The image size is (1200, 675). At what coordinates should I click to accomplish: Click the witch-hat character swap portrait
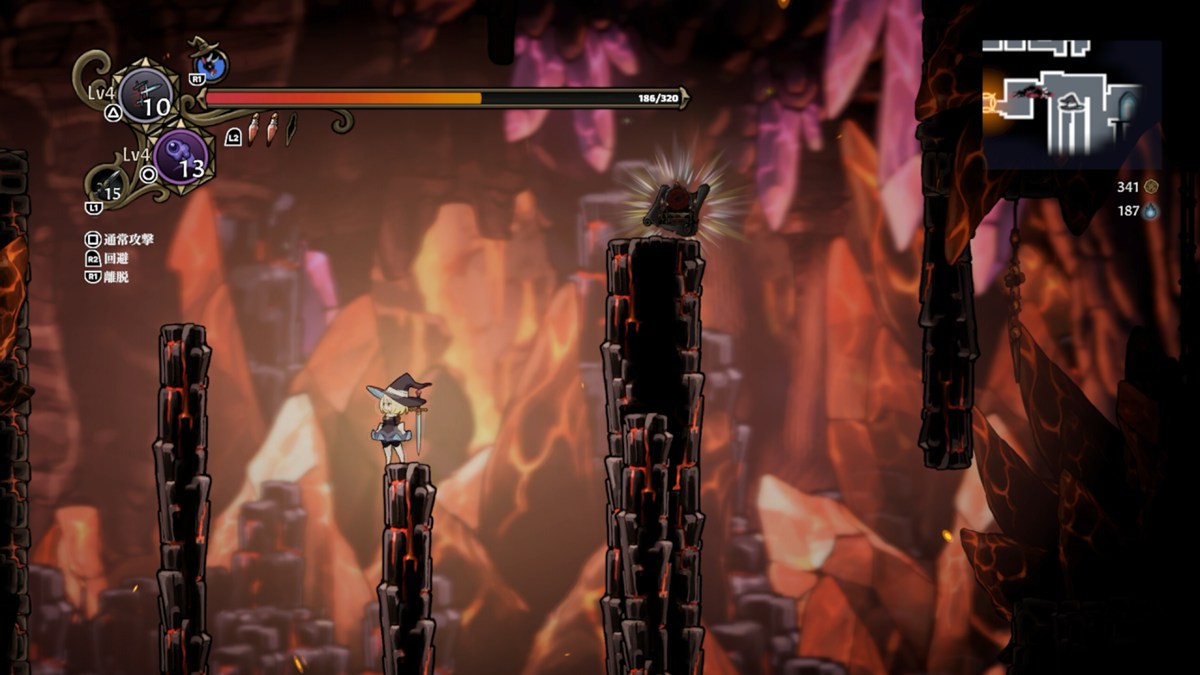[x=211, y=64]
